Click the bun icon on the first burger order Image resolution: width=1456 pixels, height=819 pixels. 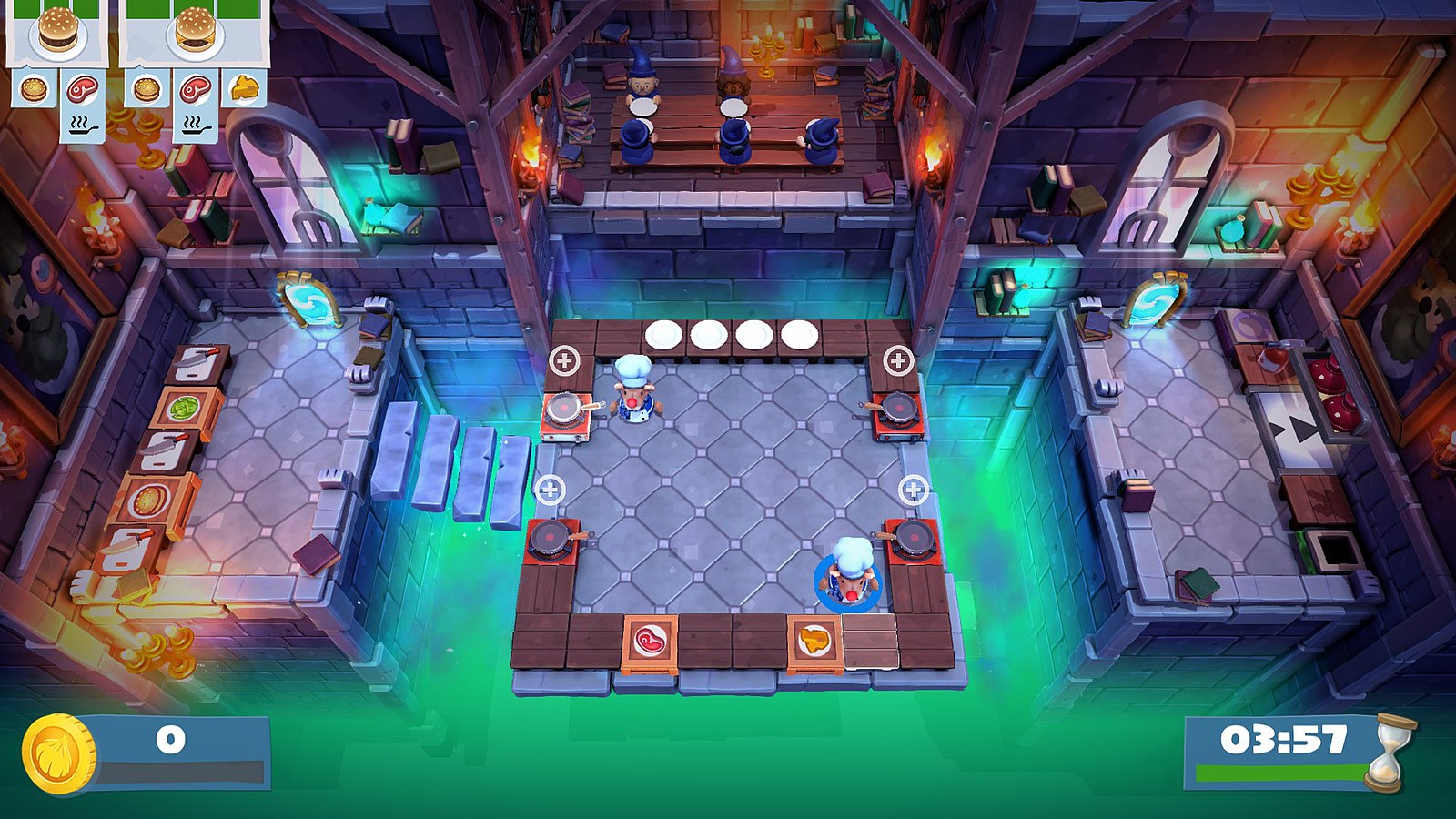click(33, 89)
